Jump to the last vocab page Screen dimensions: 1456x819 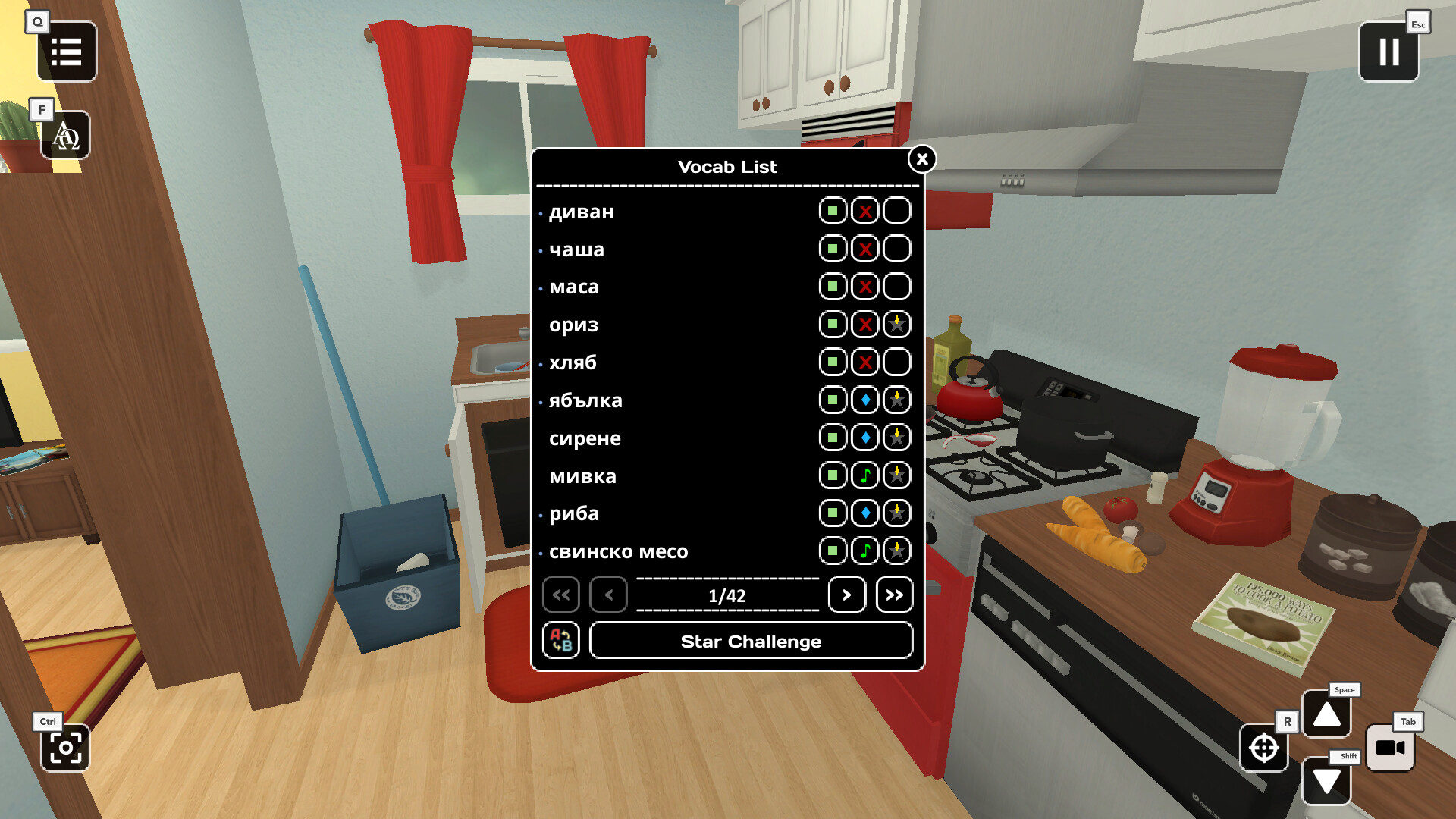pyautogui.click(x=894, y=595)
